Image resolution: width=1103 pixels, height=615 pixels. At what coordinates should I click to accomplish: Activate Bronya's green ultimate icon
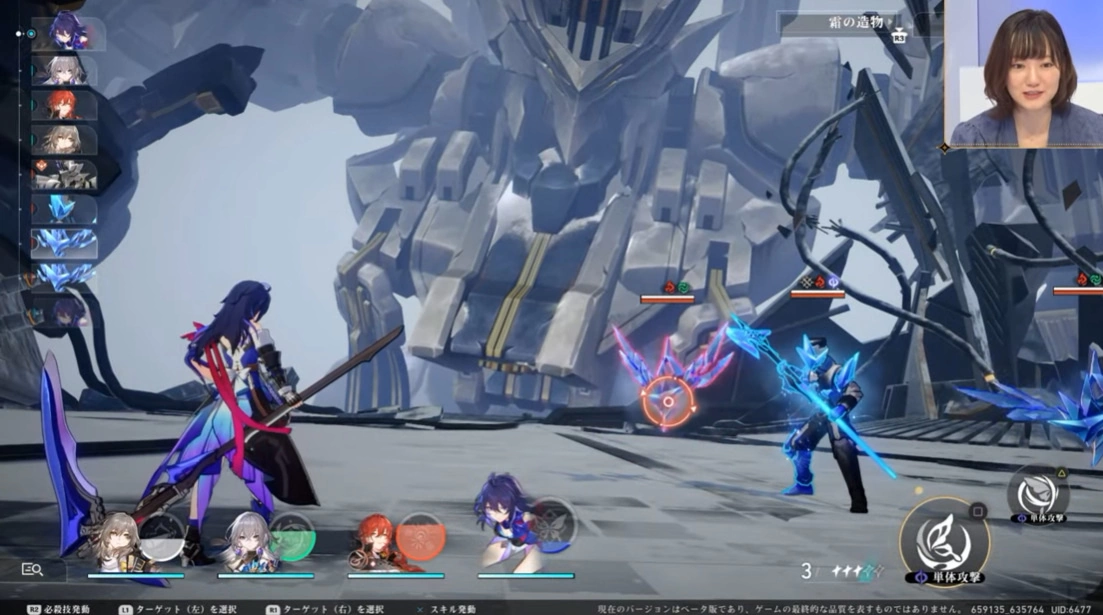[x=291, y=535]
